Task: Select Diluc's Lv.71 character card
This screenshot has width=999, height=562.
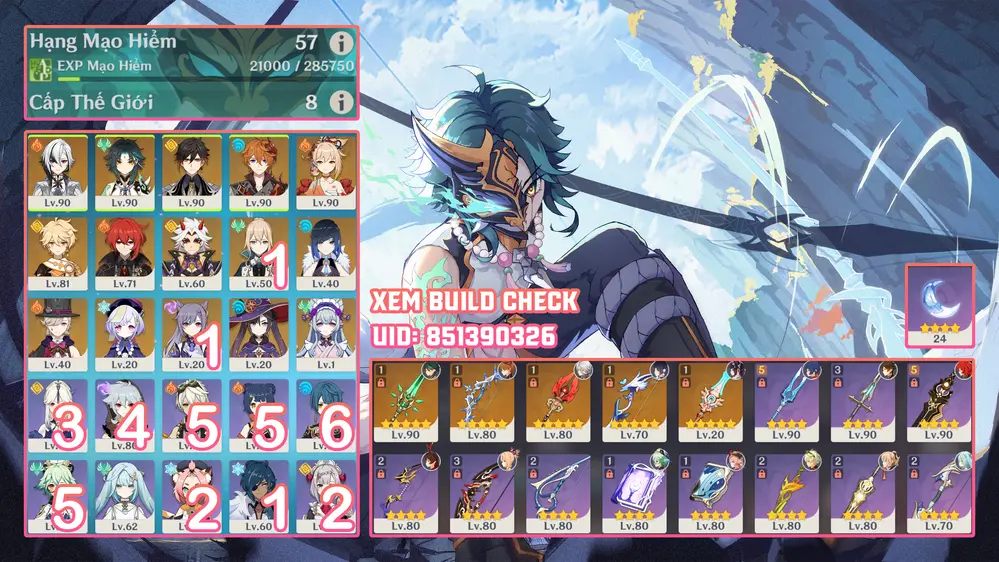Action: click(x=126, y=252)
